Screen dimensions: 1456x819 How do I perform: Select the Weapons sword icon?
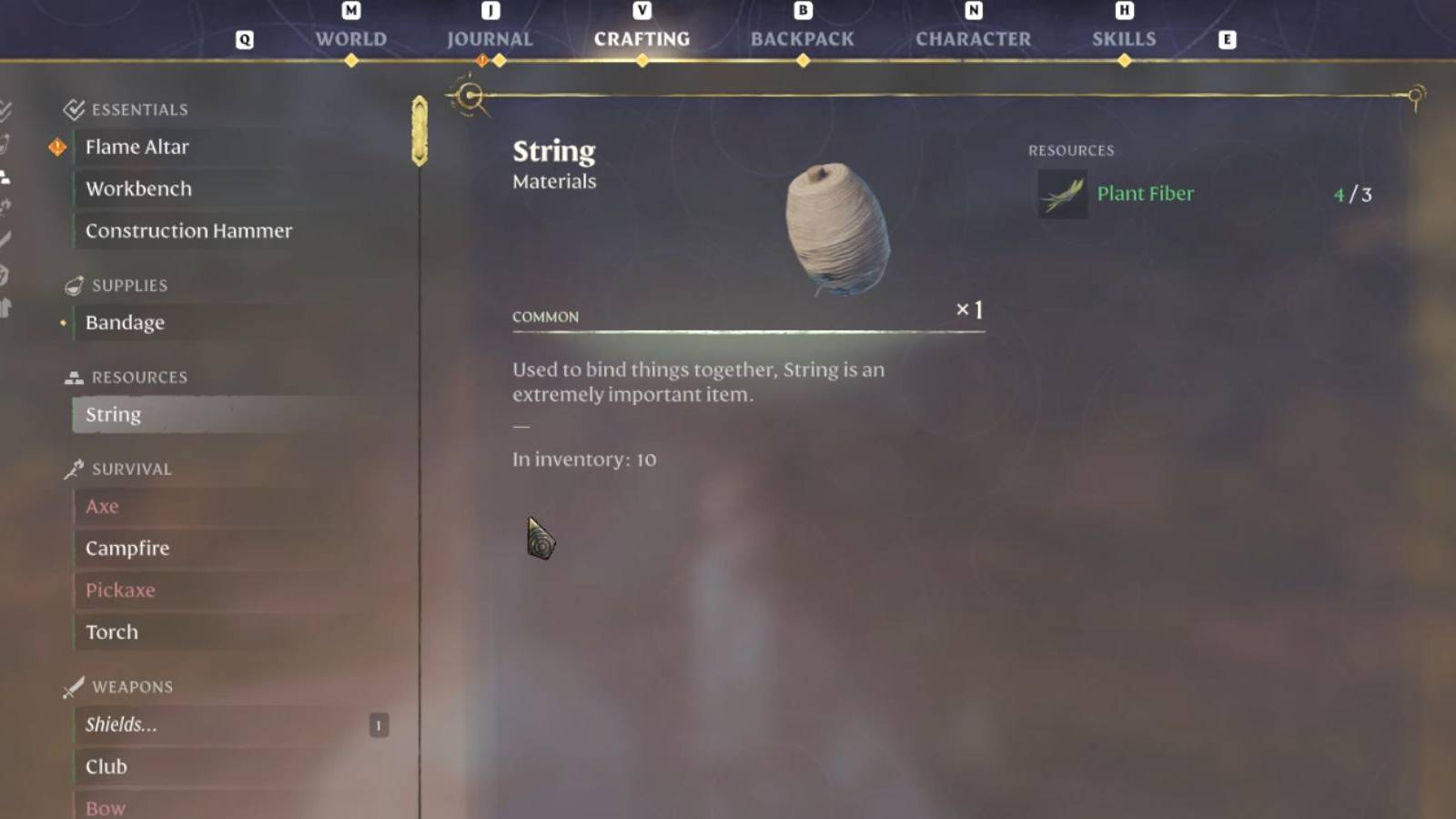pos(72,686)
